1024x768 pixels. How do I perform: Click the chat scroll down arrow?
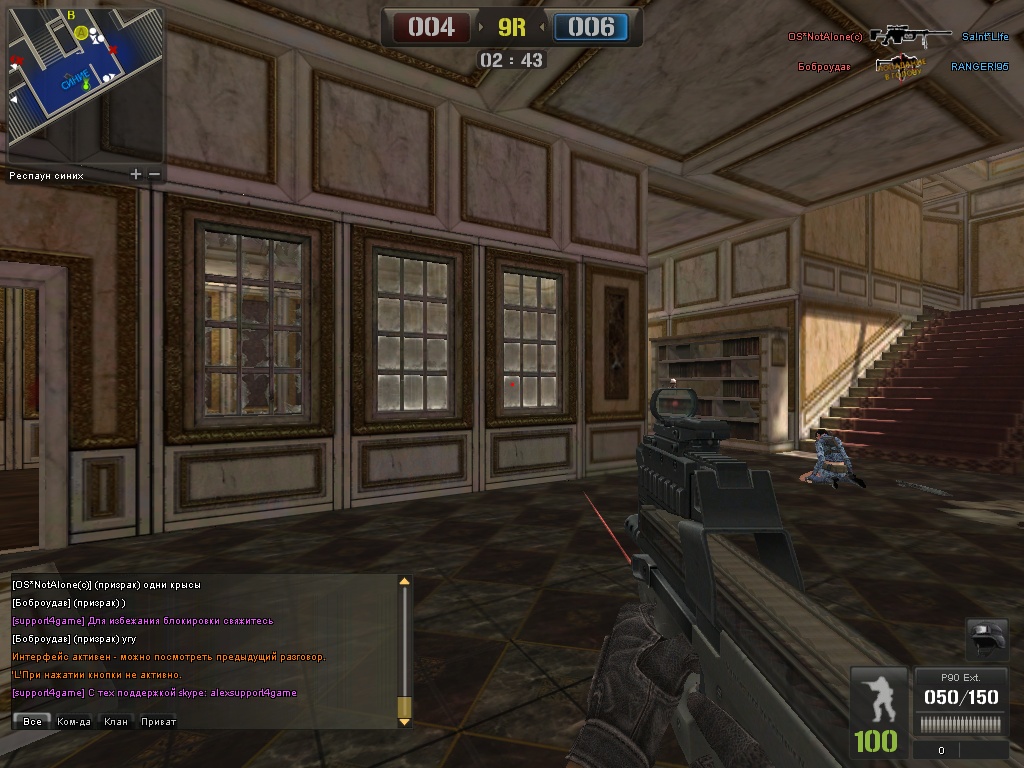pos(404,719)
